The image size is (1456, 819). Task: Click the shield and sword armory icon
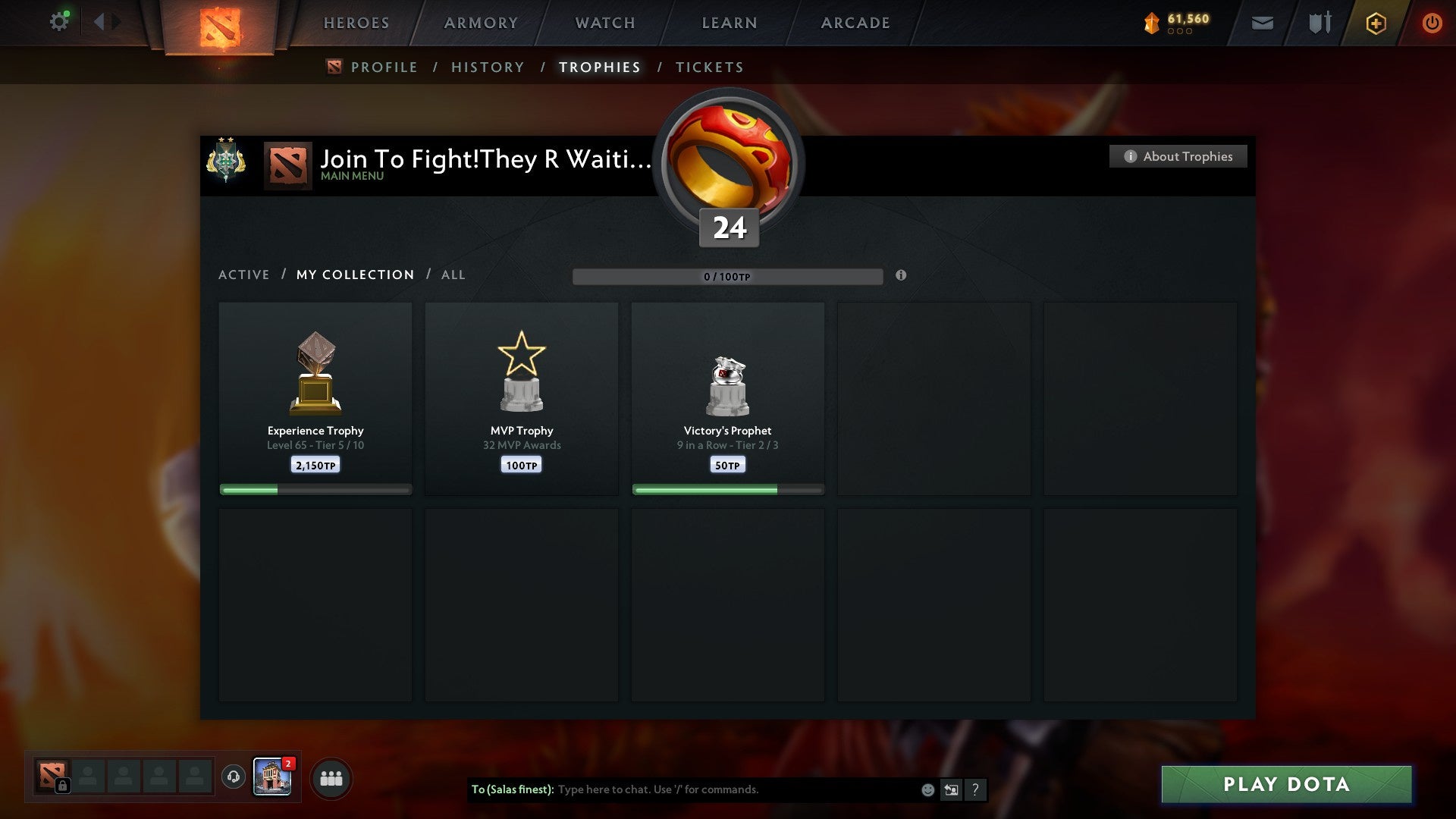point(1319,23)
